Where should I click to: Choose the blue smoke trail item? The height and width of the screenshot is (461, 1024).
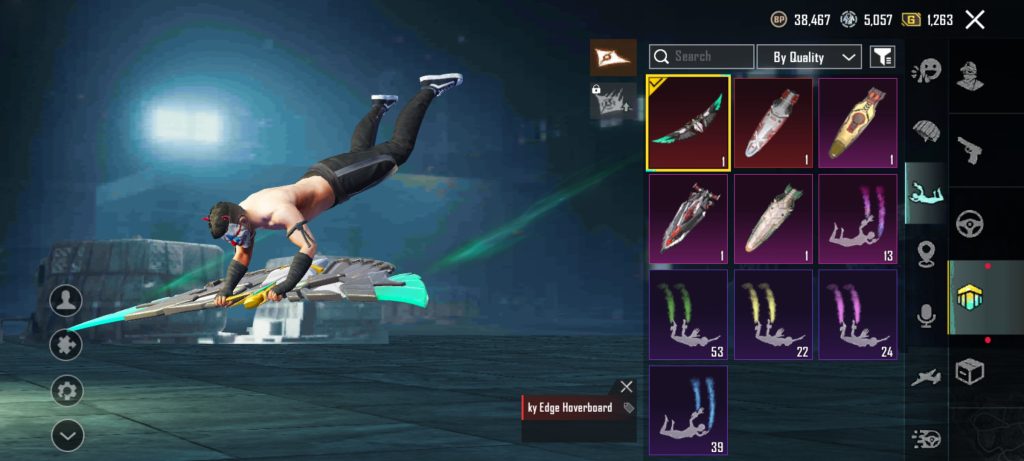(687, 409)
